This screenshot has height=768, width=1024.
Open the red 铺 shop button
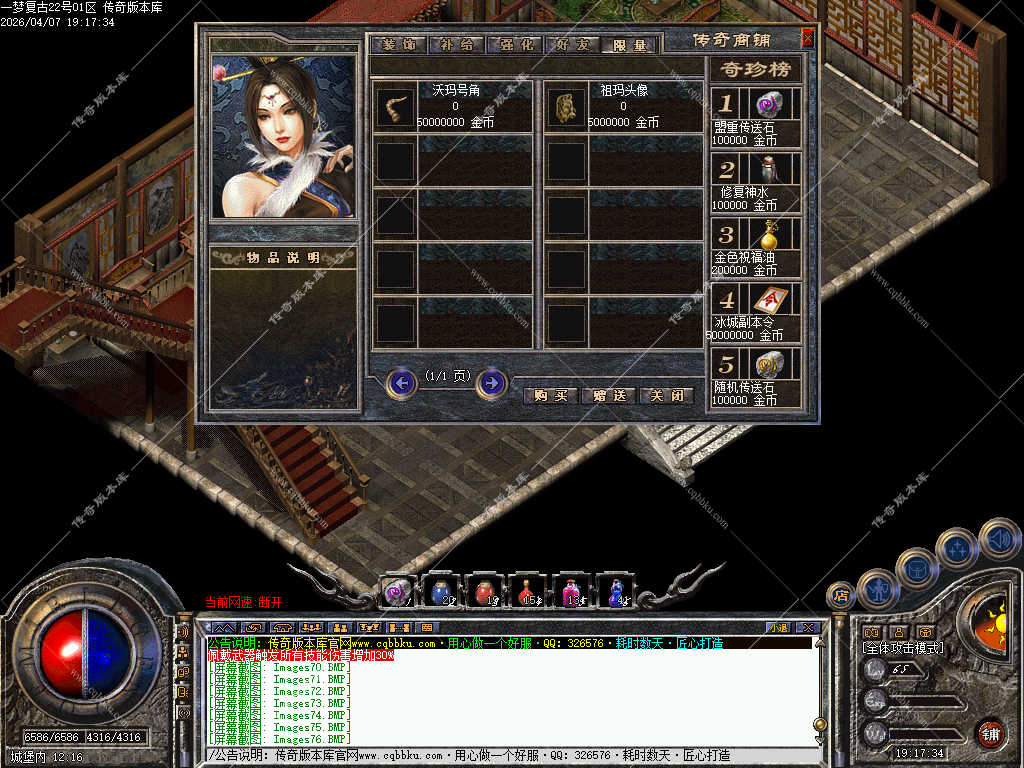pos(990,733)
